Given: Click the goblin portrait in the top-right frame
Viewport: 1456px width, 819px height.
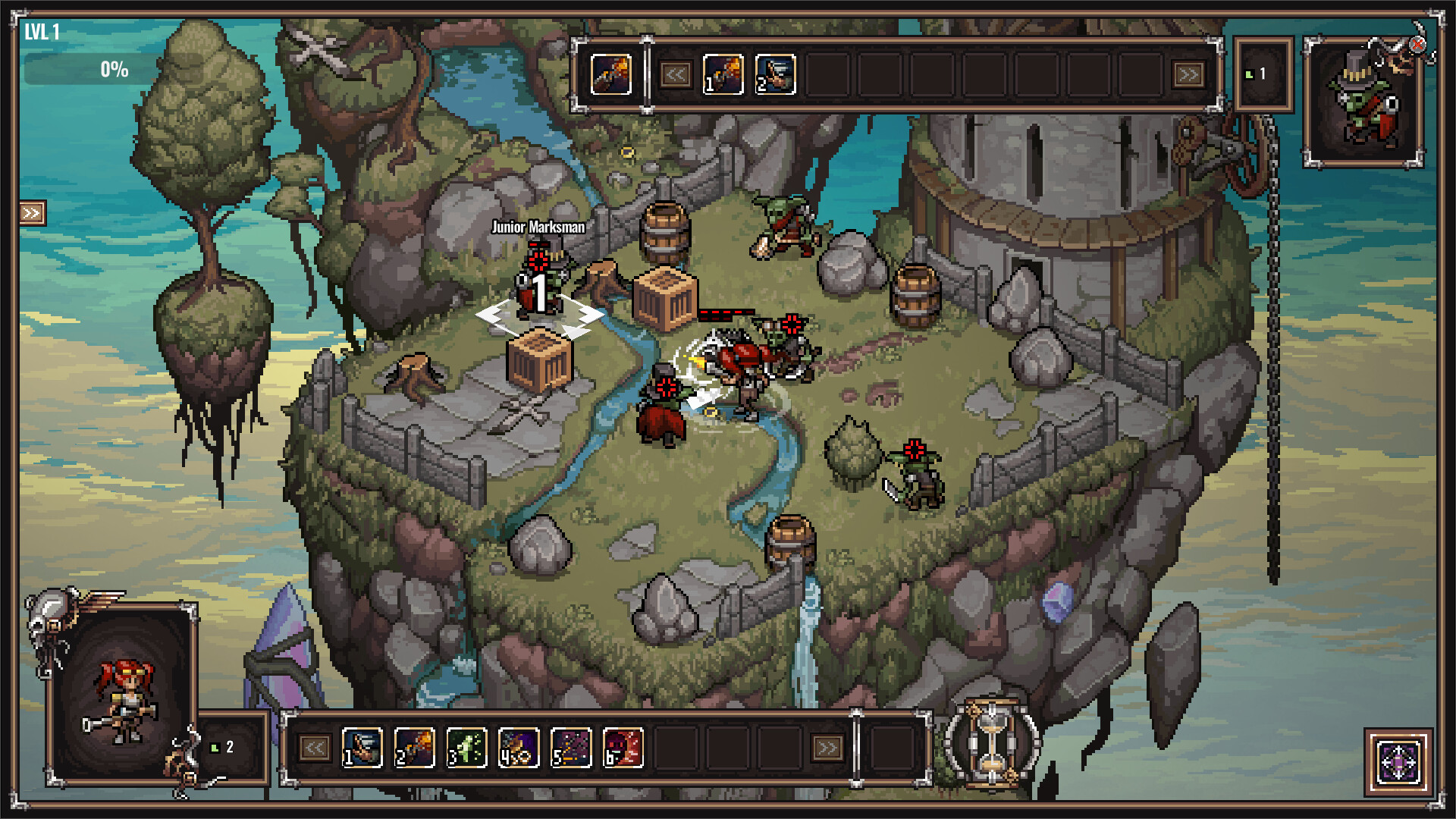Looking at the screenshot, I should (1363, 97).
